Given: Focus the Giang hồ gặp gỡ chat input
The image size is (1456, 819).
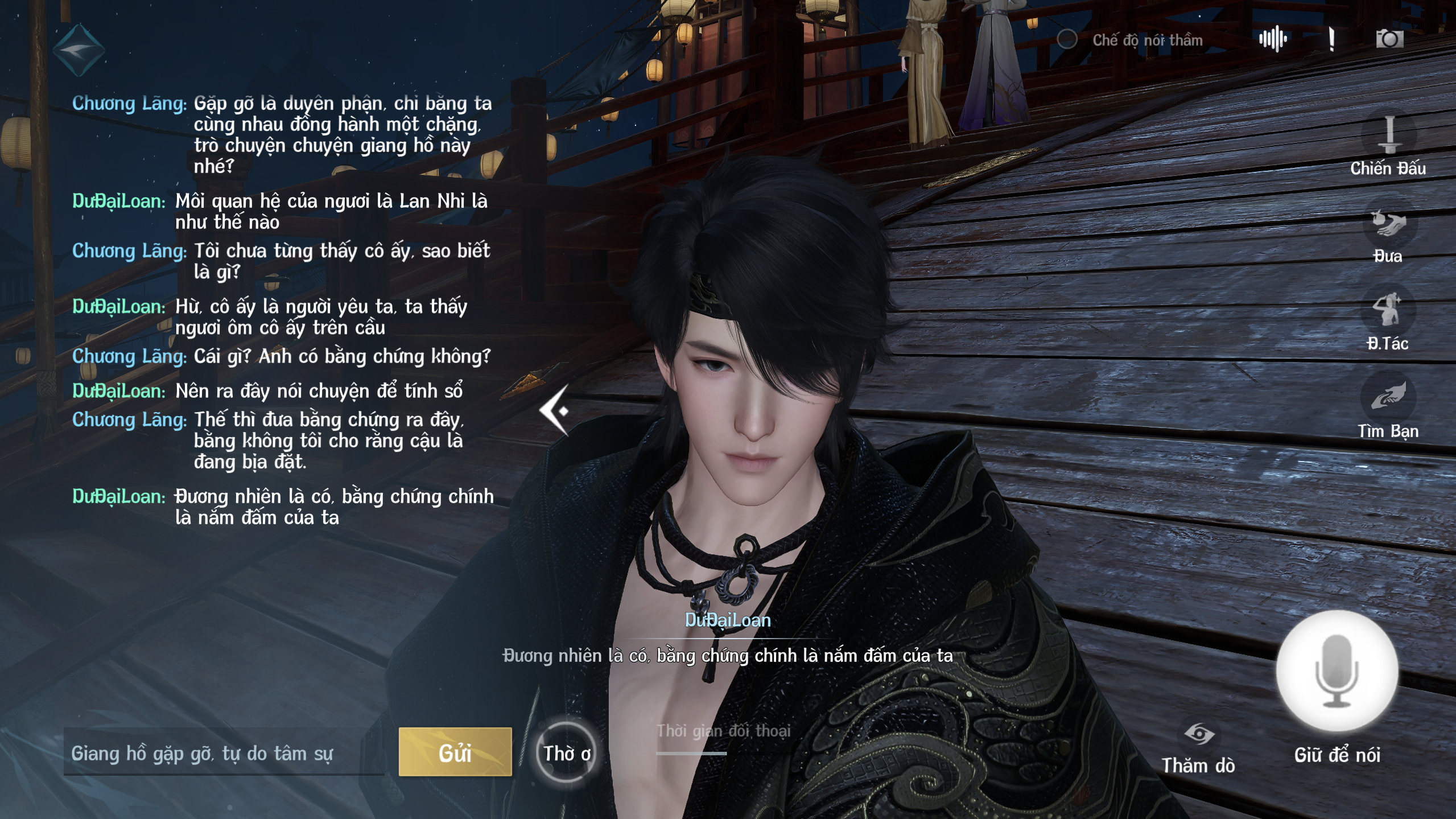Looking at the screenshot, I should (x=223, y=753).
